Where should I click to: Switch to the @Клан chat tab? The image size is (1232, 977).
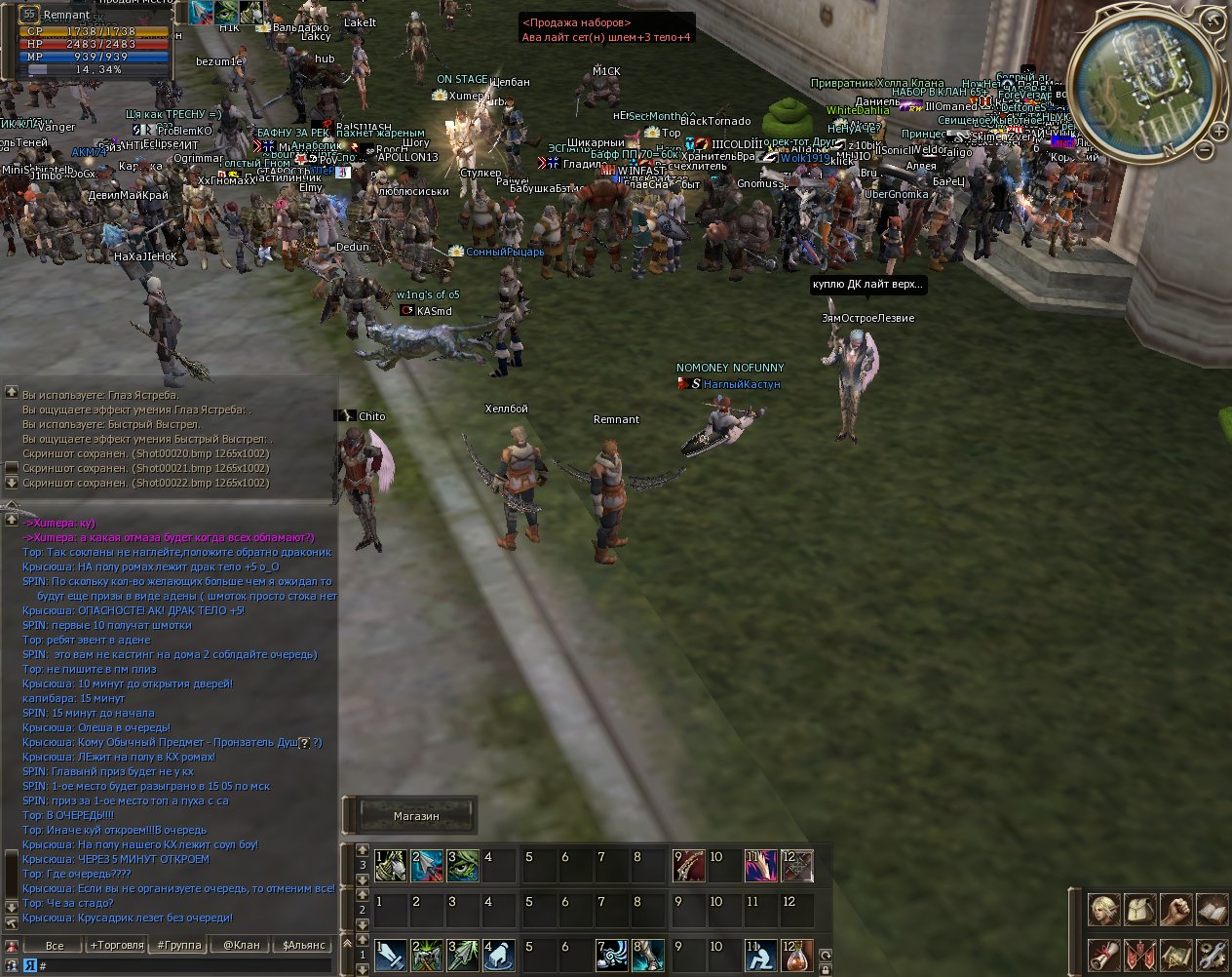pyautogui.click(x=242, y=945)
